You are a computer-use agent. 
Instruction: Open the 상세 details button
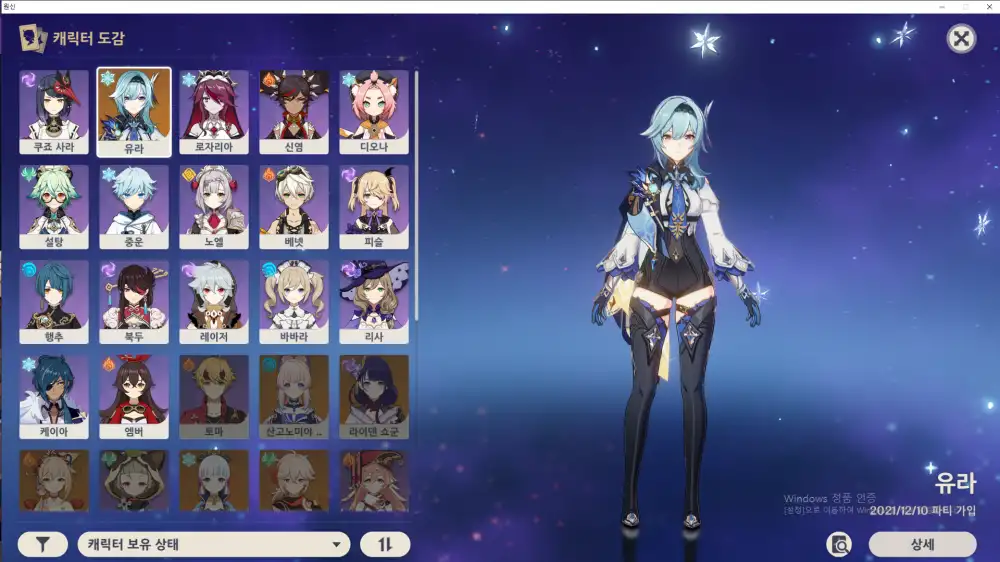922,545
